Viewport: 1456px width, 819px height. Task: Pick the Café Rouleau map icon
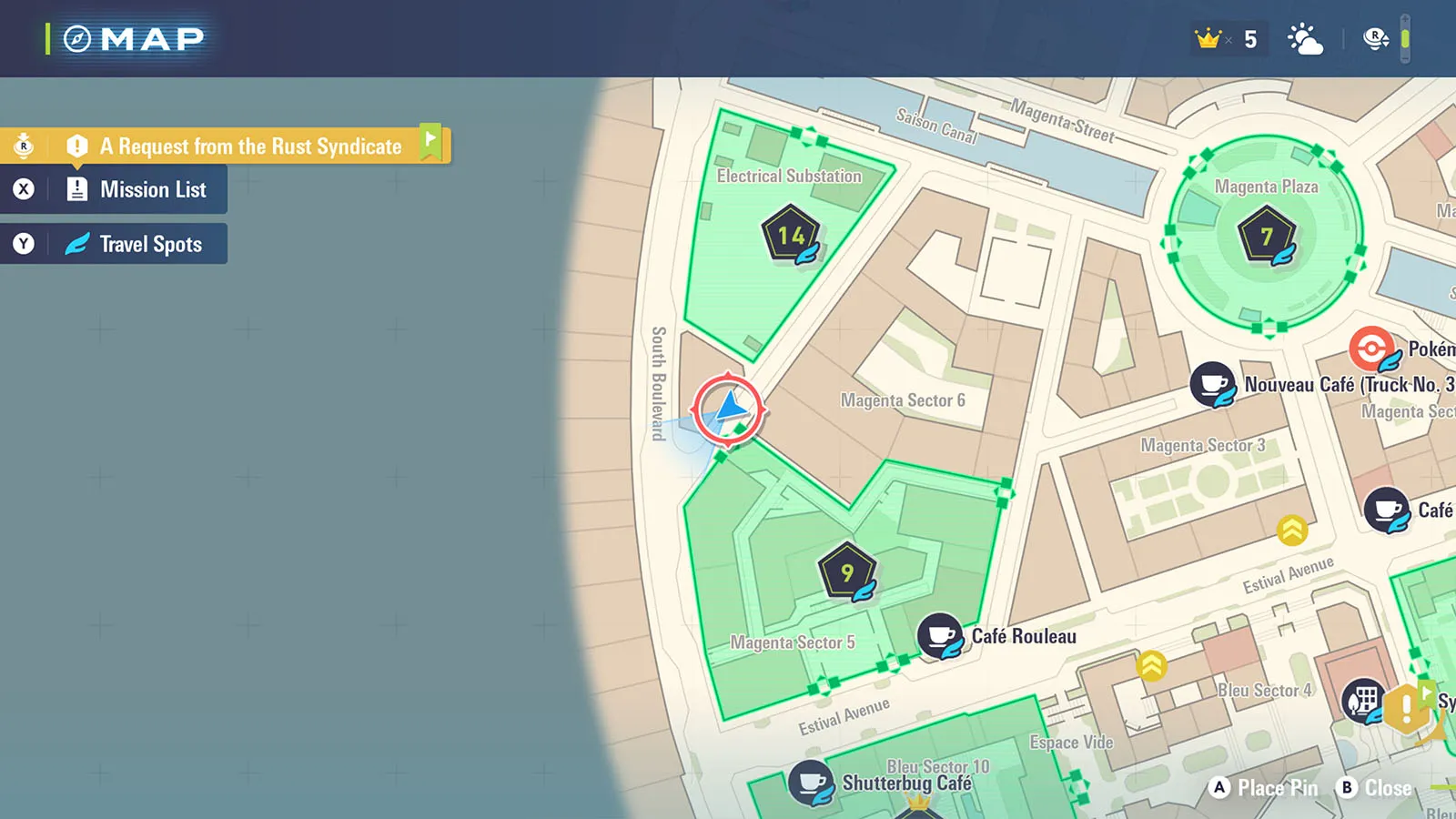click(939, 634)
